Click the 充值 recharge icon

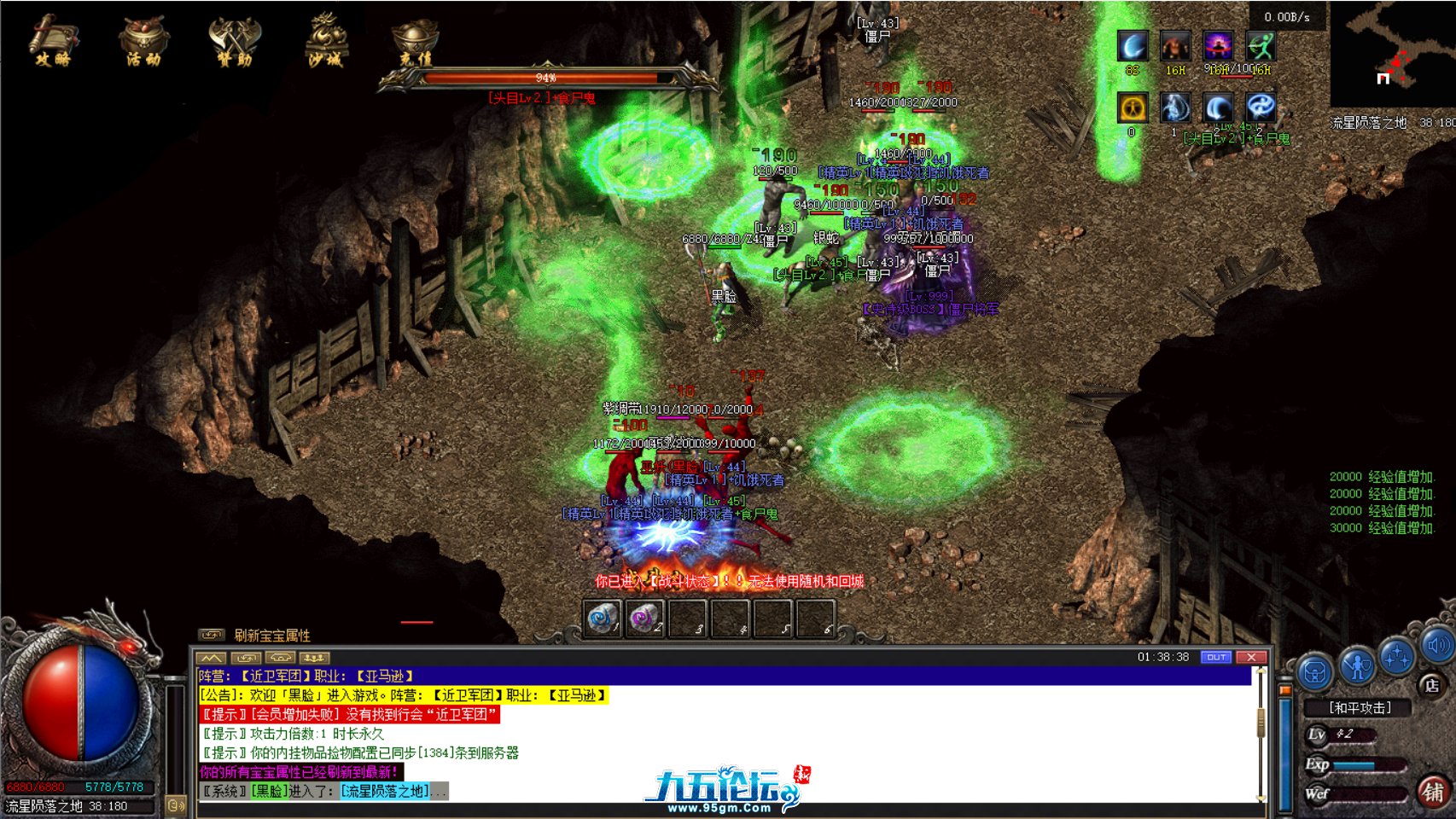(x=416, y=41)
